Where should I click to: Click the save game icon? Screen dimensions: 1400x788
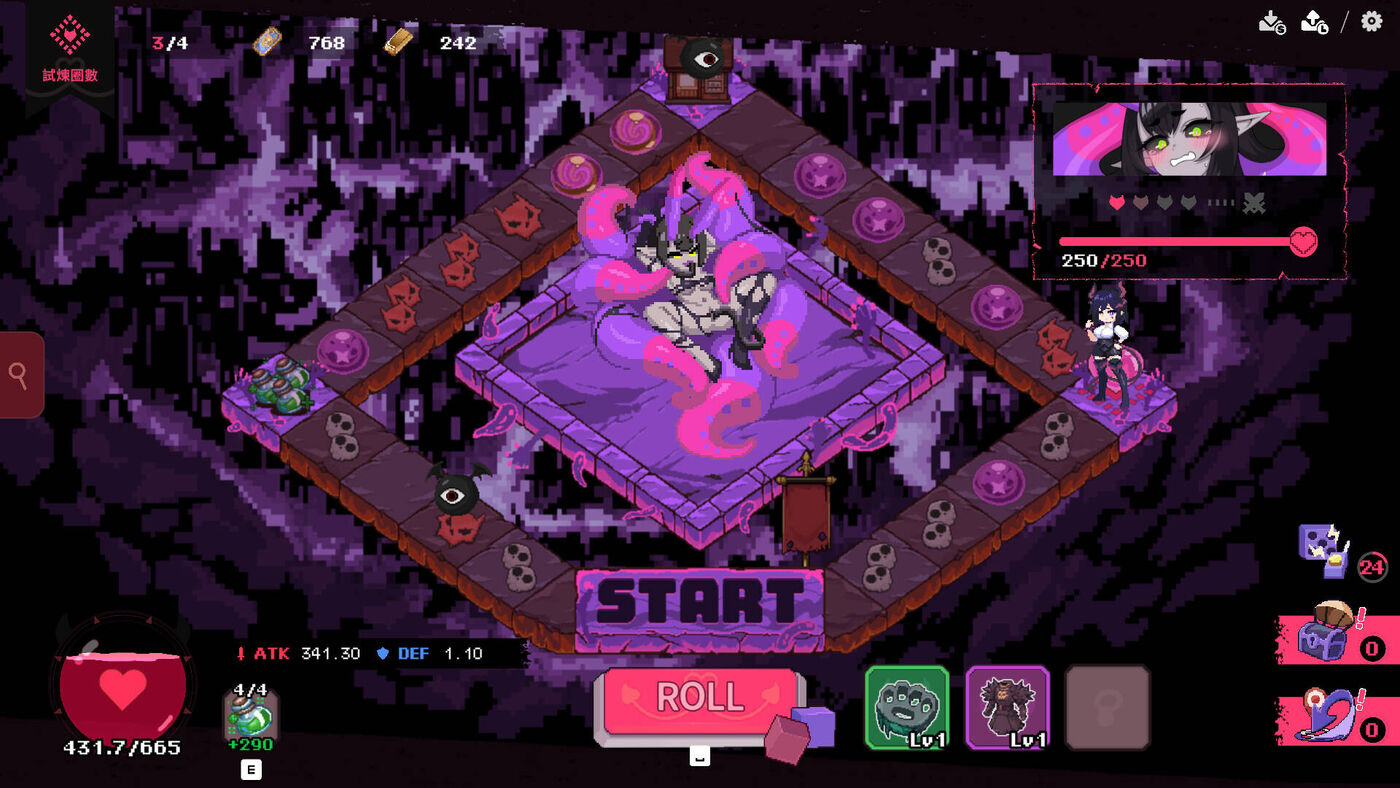1271,22
